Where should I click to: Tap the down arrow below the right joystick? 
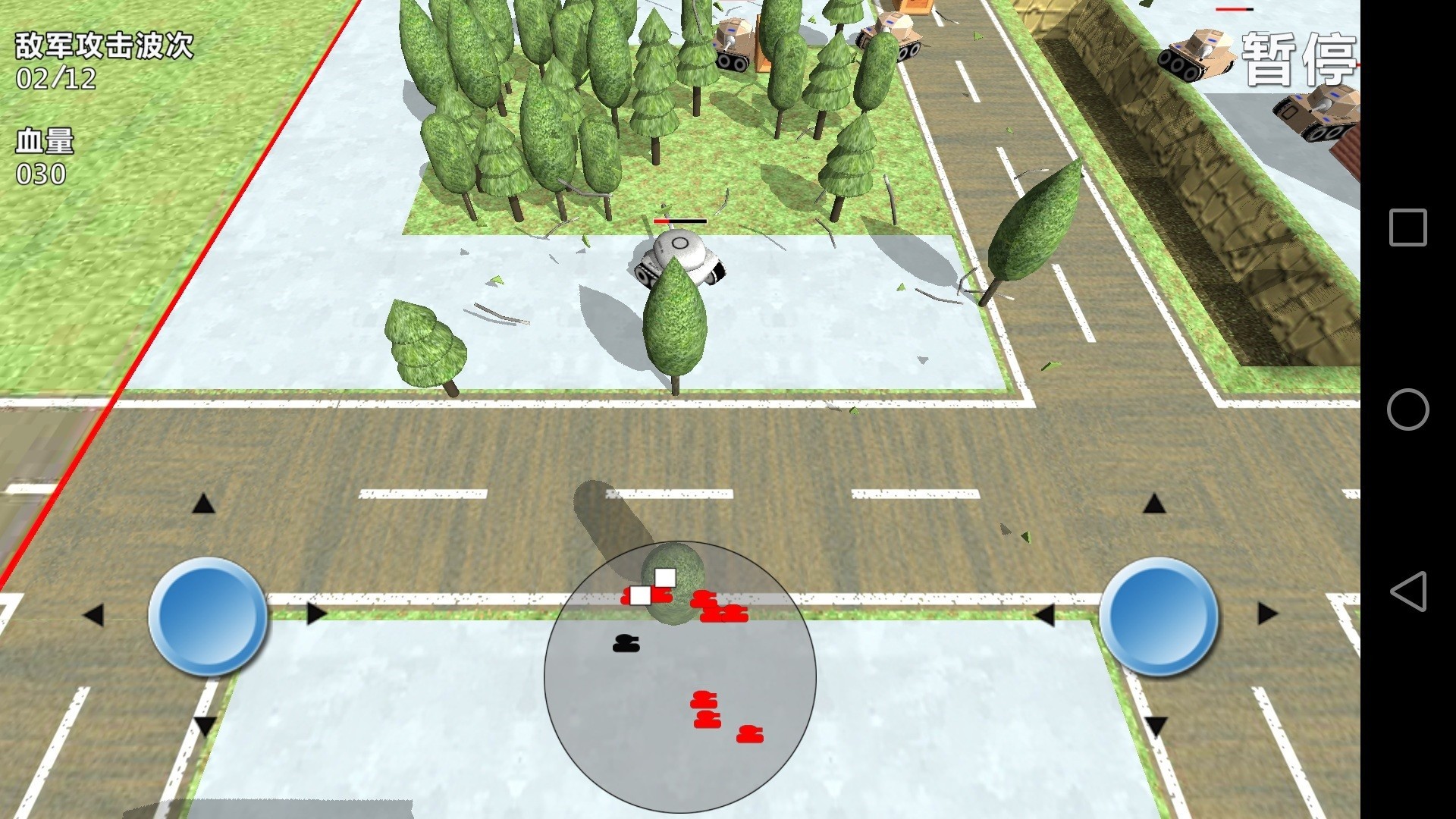(x=1155, y=726)
